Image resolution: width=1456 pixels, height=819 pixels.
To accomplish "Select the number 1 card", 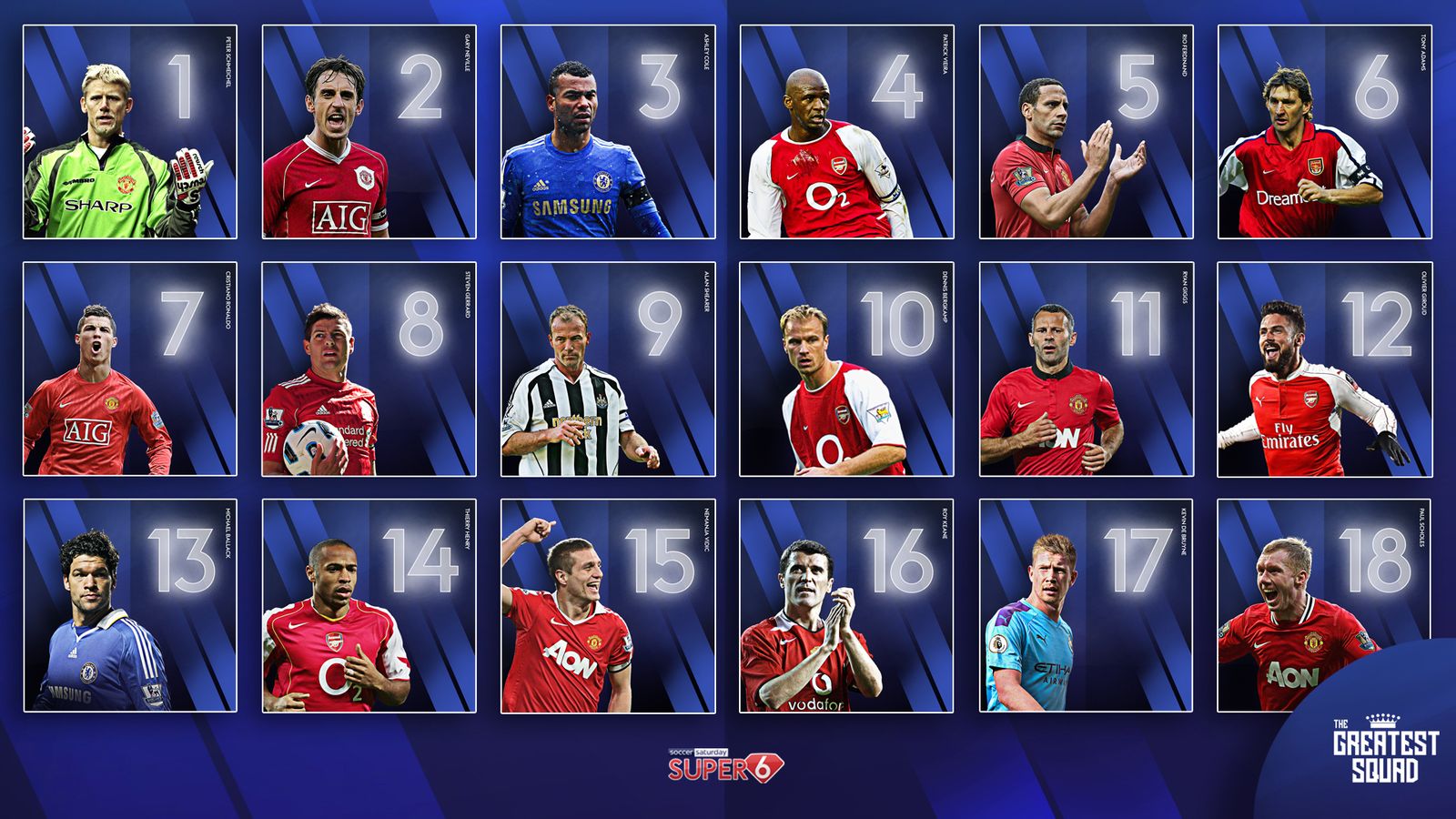I will 130,132.
